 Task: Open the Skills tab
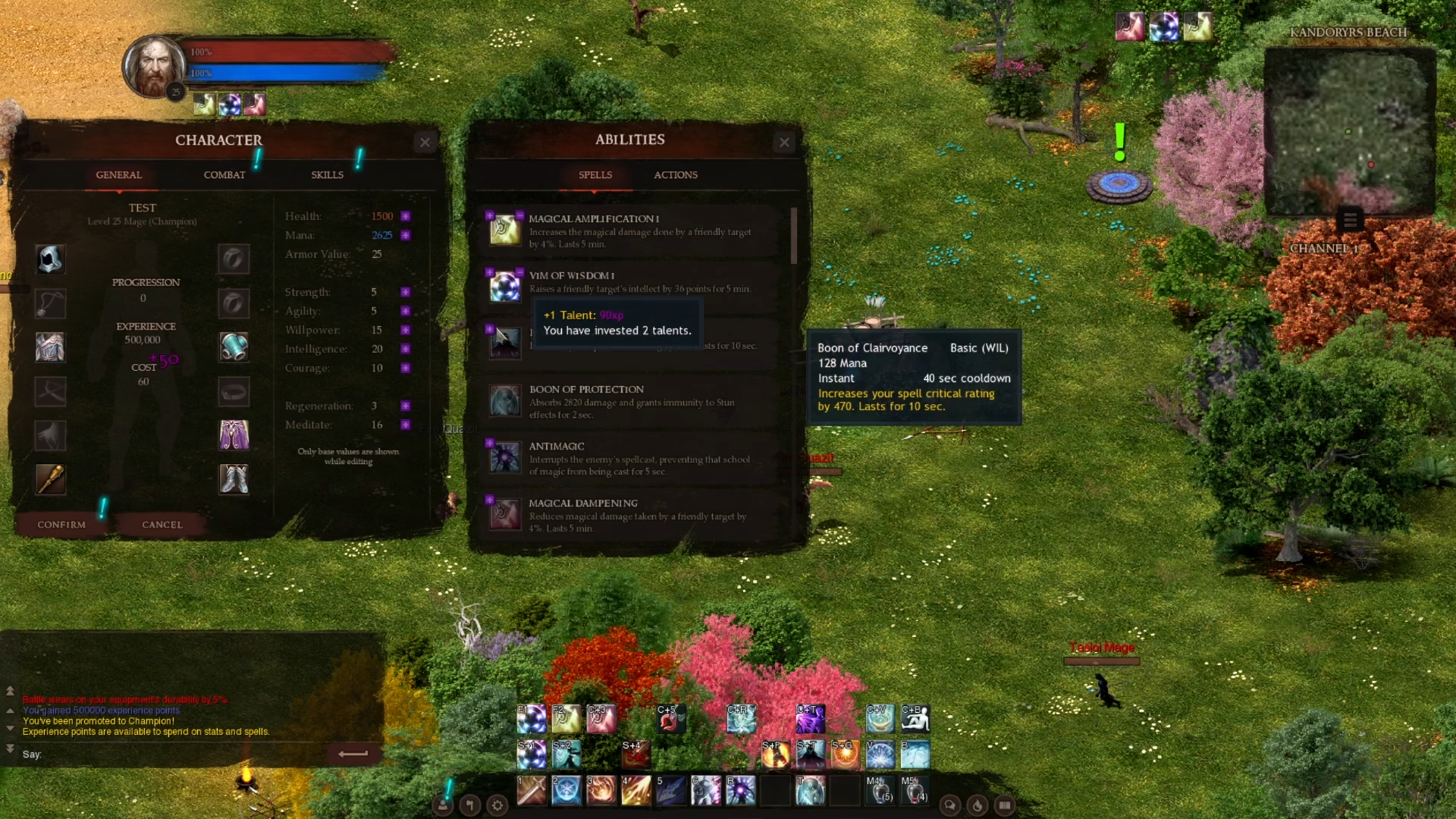(327, 174)
